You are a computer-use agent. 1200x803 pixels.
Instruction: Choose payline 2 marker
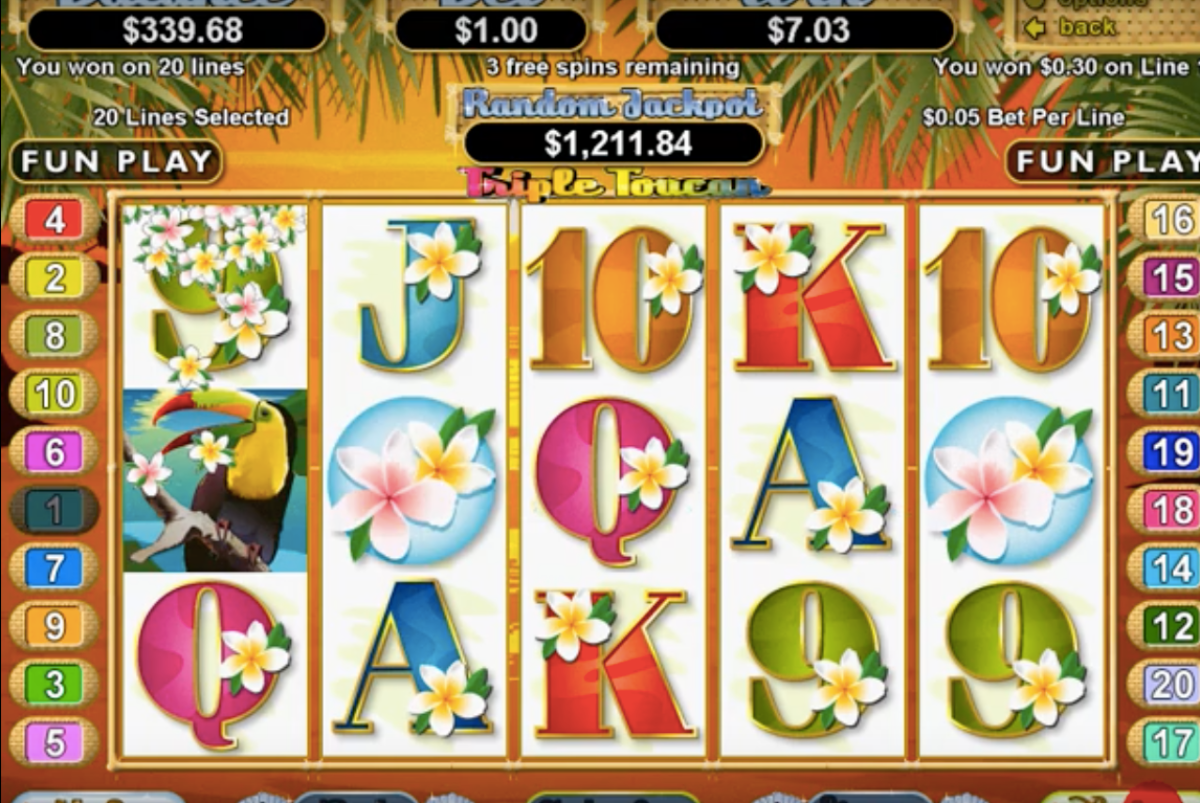55,277
